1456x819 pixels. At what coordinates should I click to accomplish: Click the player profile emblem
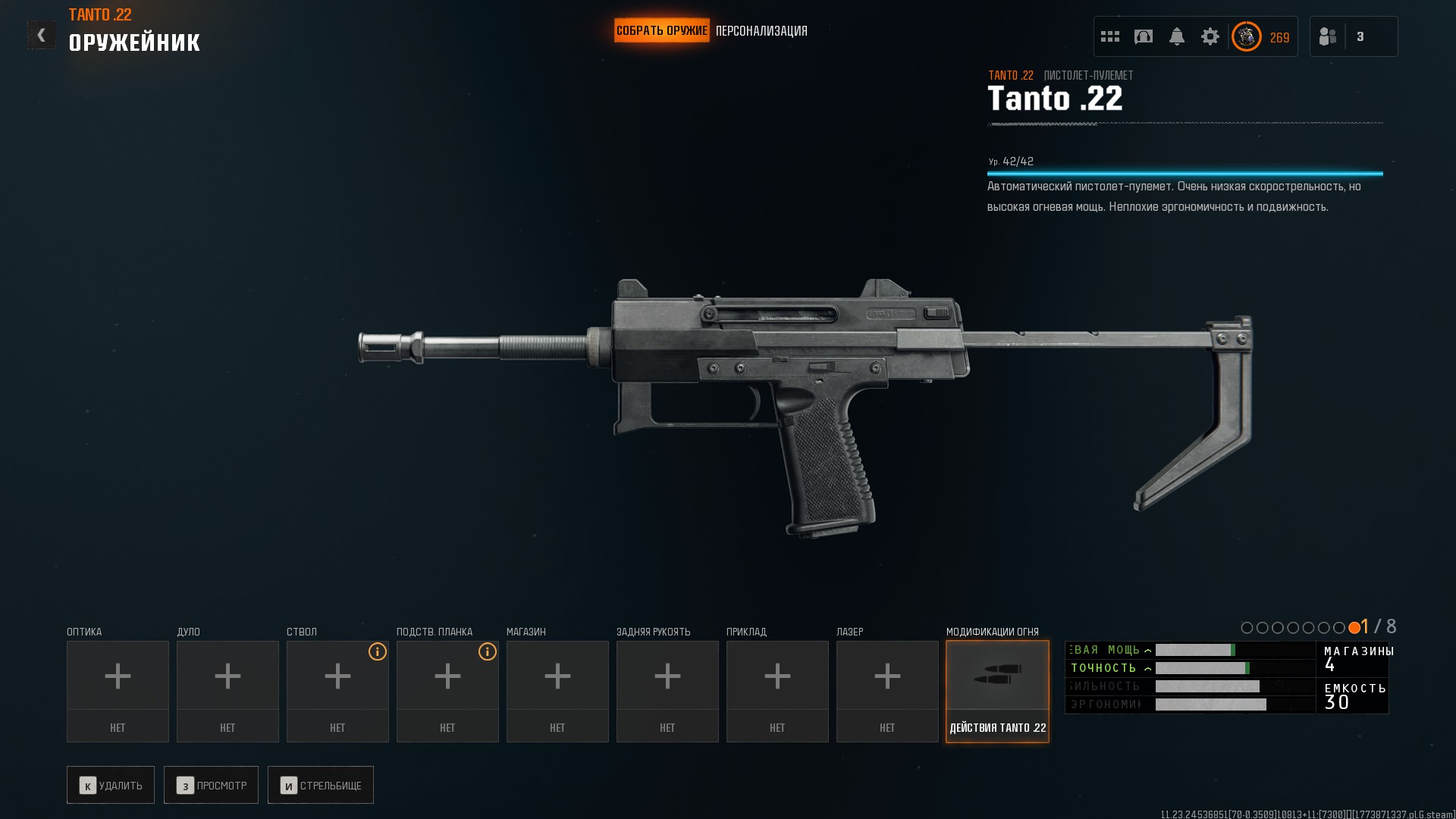(x=1247, y=36)
